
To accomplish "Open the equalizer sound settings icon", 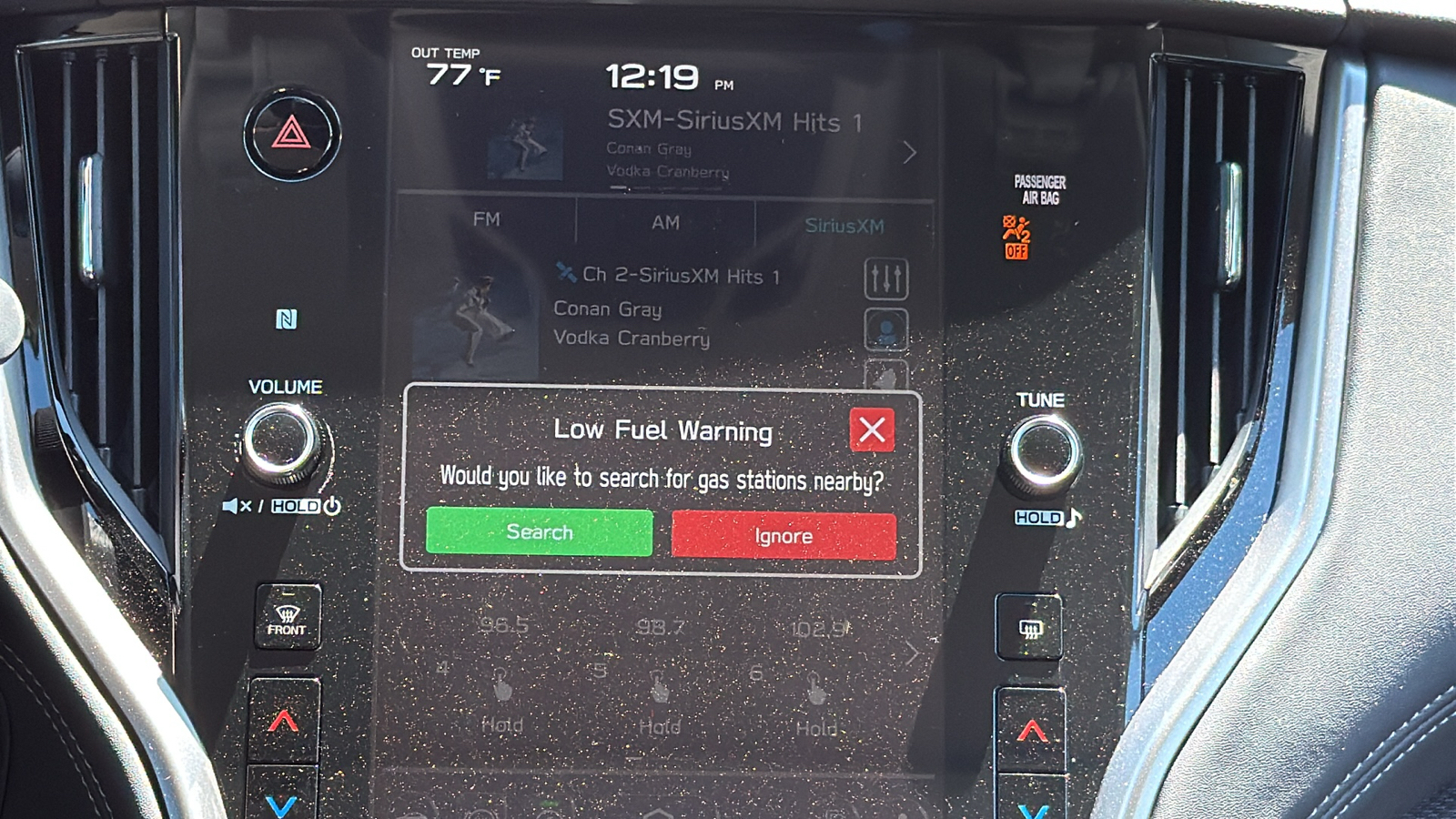I will (885, 278).
